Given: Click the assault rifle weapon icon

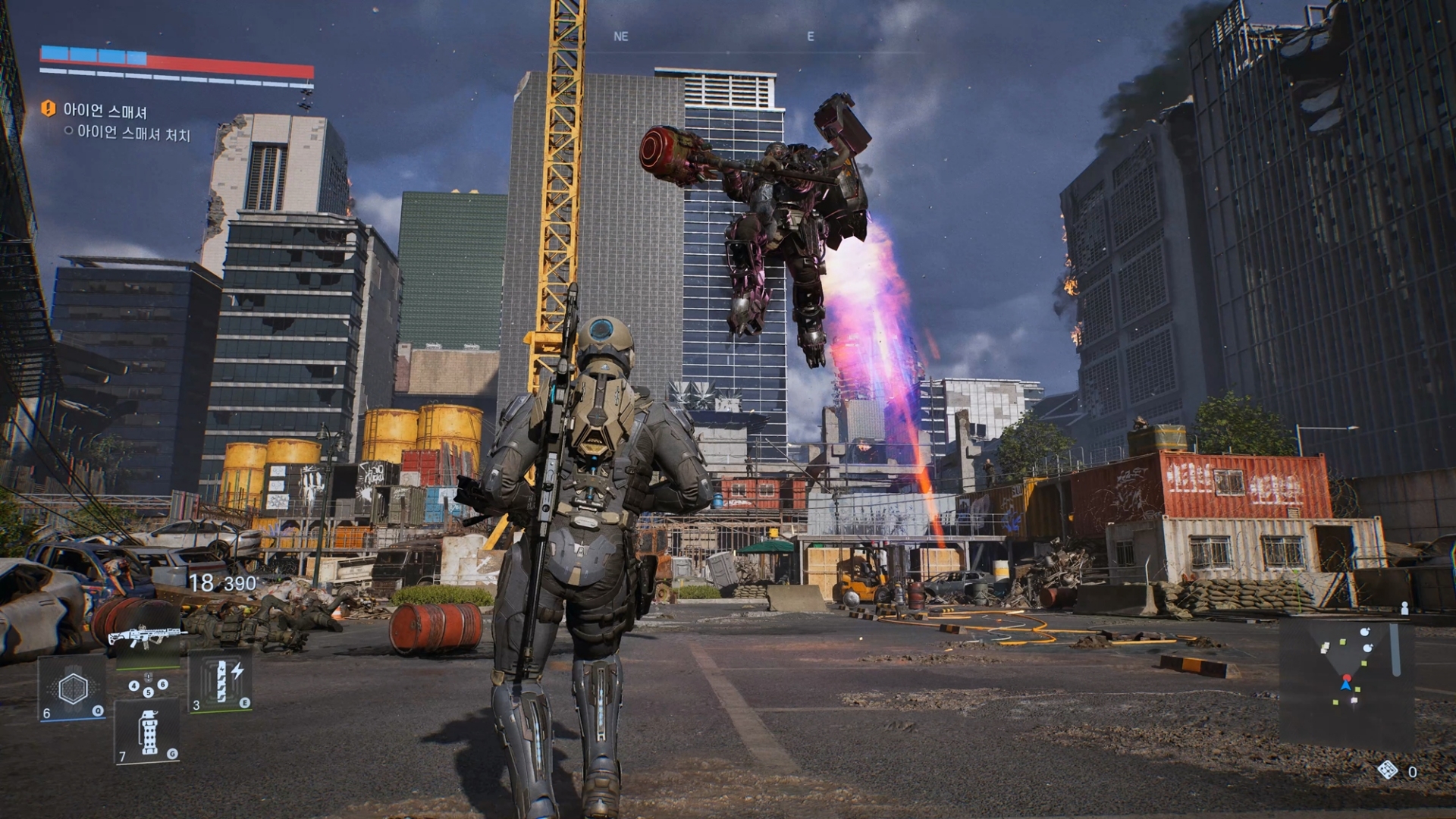Looking at the screenshot, I should 147,634.
